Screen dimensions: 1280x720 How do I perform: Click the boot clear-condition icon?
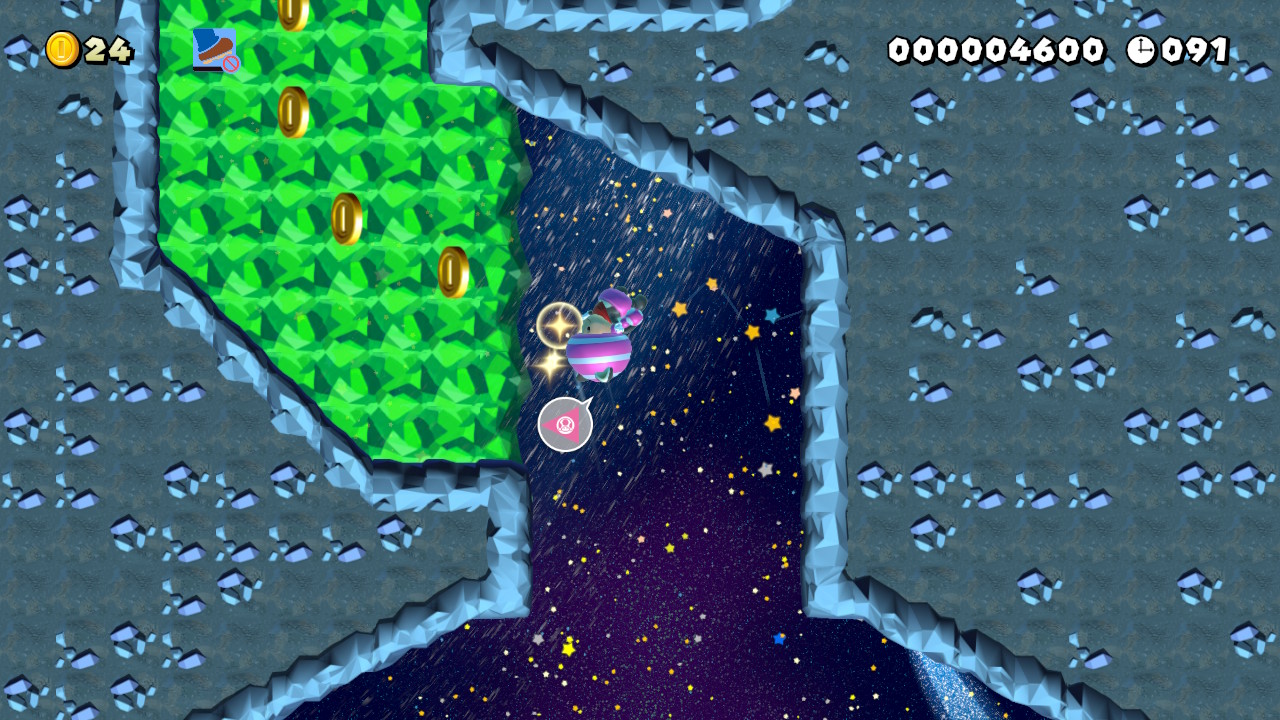coord(215,49)
